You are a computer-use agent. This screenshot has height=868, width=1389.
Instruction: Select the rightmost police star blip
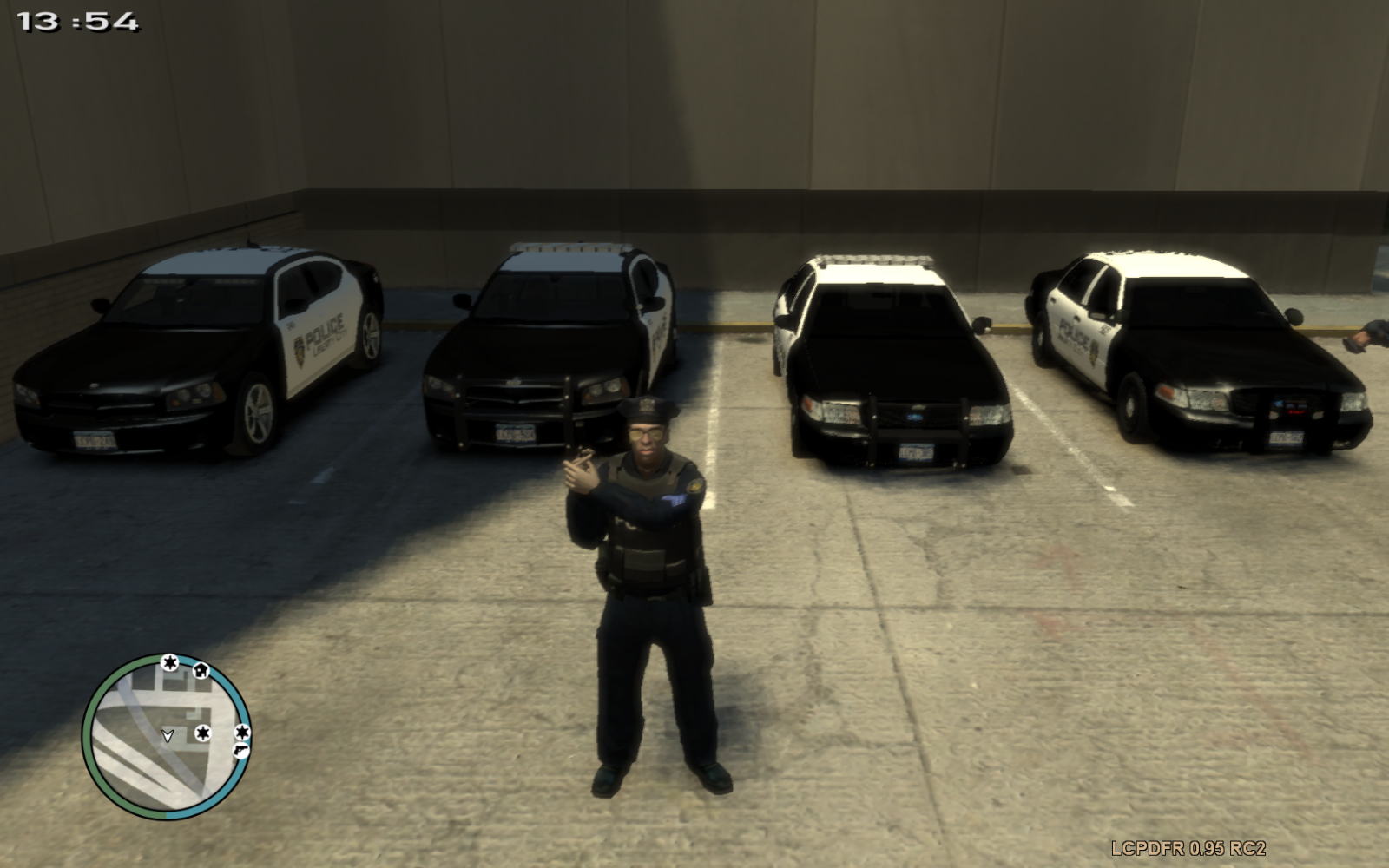tap(243, 733)
